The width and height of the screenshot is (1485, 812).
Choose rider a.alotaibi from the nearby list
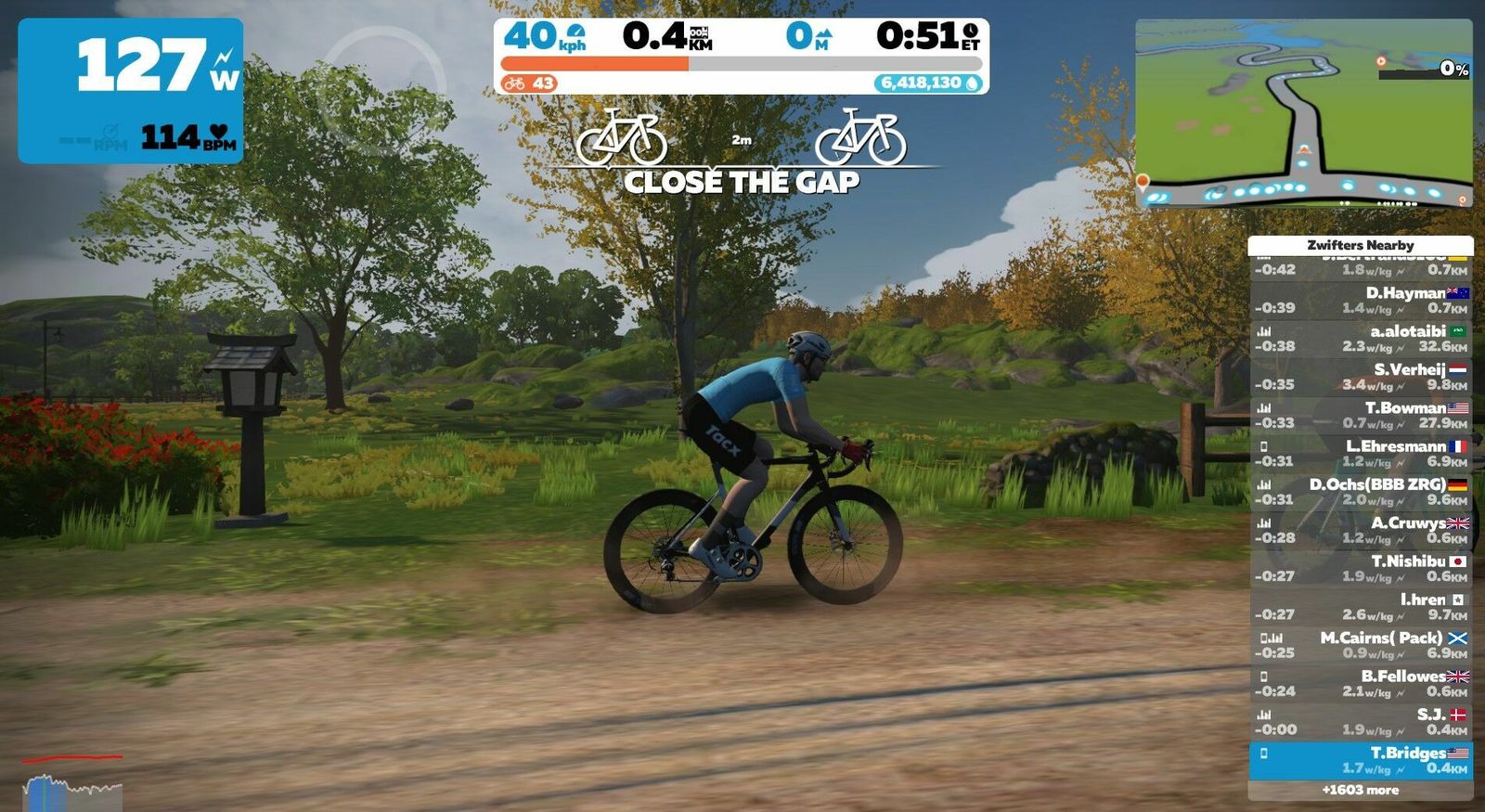pyautogui.click(x=1360, y=339)
